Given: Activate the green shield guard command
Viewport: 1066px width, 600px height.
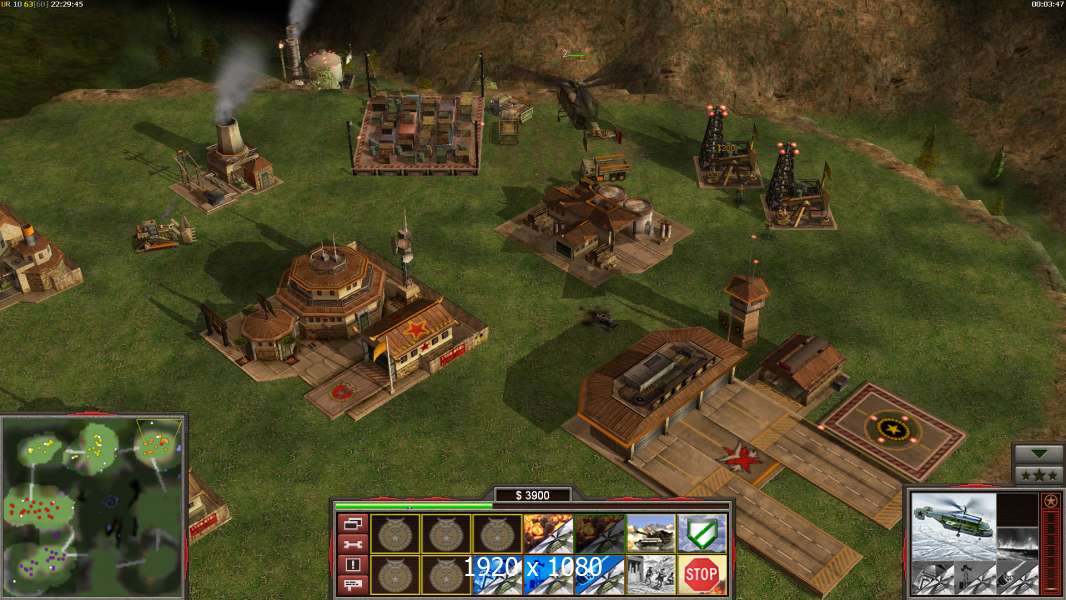Looking at the screenshot, I should tap(702, 533).
